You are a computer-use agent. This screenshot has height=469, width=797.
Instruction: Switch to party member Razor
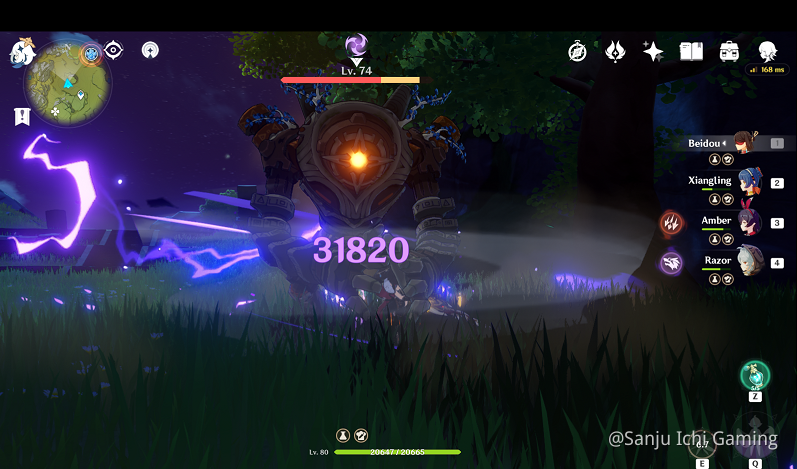pyautogui.click(x=748, y=261)
